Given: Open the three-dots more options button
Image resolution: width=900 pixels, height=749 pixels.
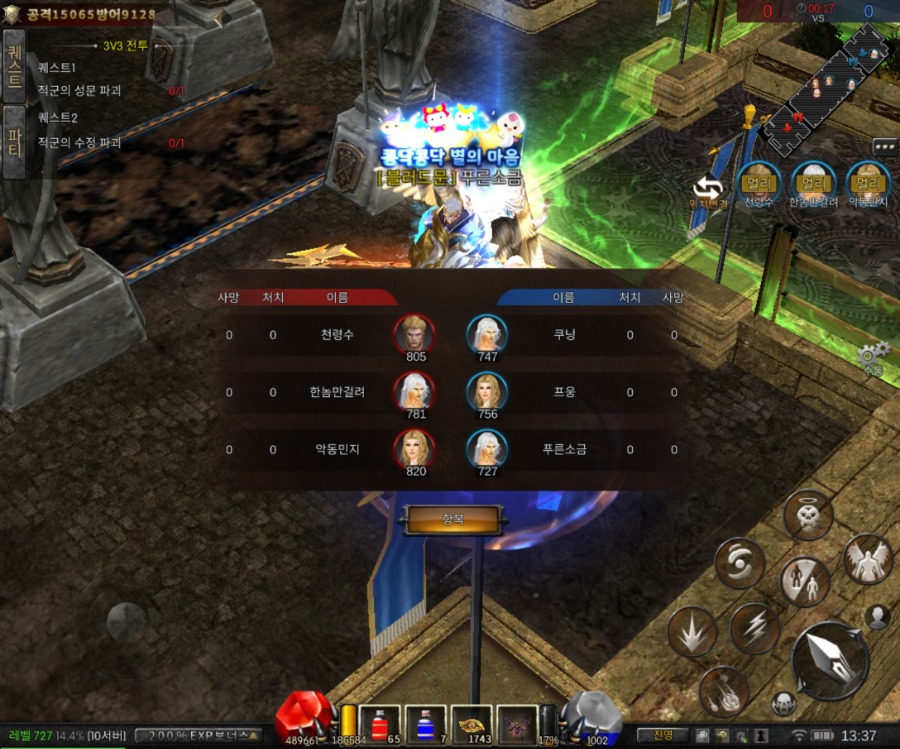Looking at the screenshot, I should coord(885,147).
